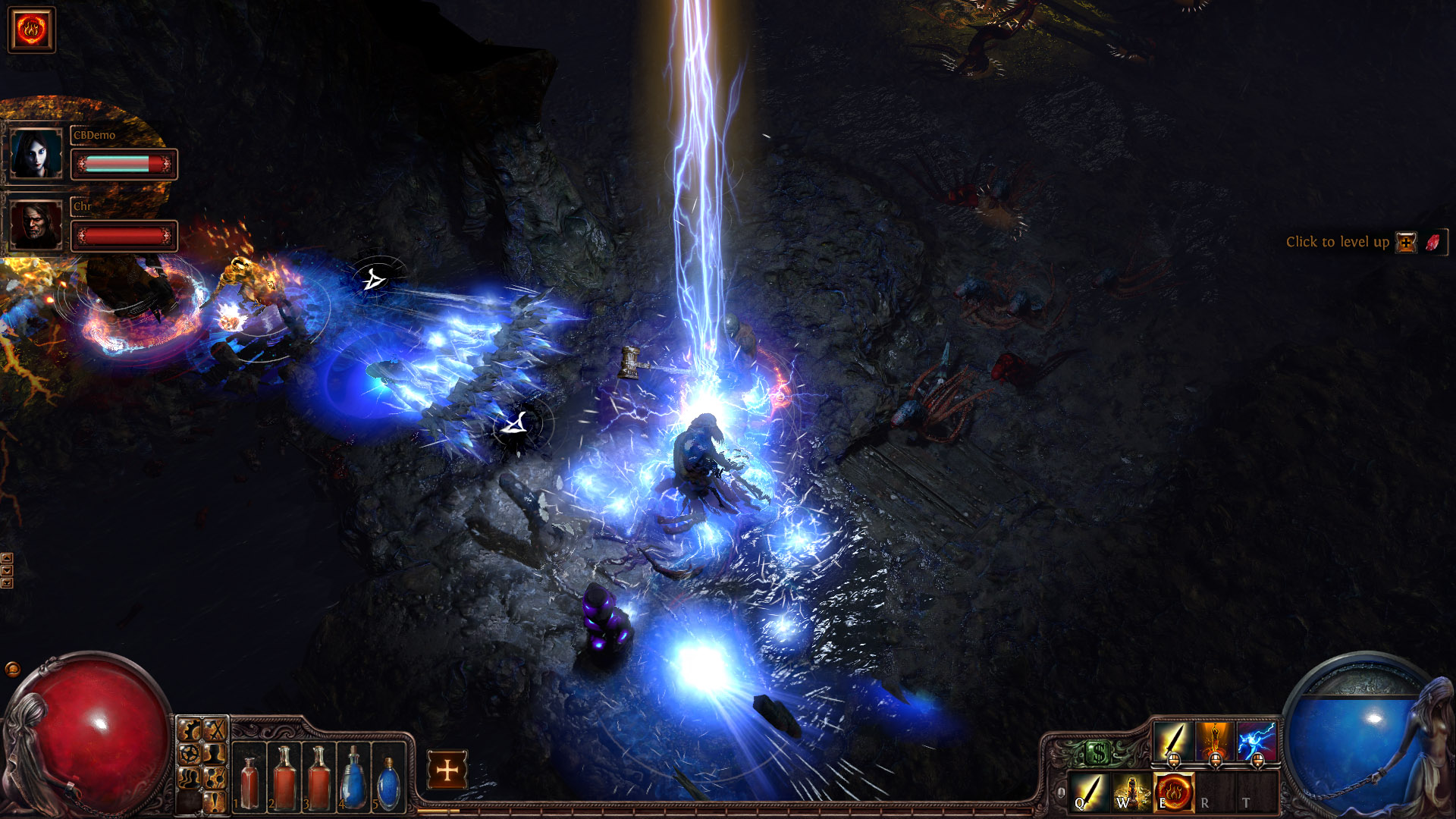Open the microtransaction shop via the dollar icon
Image resolution: width=1456 pixels, height=819 pixels.
(1098, 752)
